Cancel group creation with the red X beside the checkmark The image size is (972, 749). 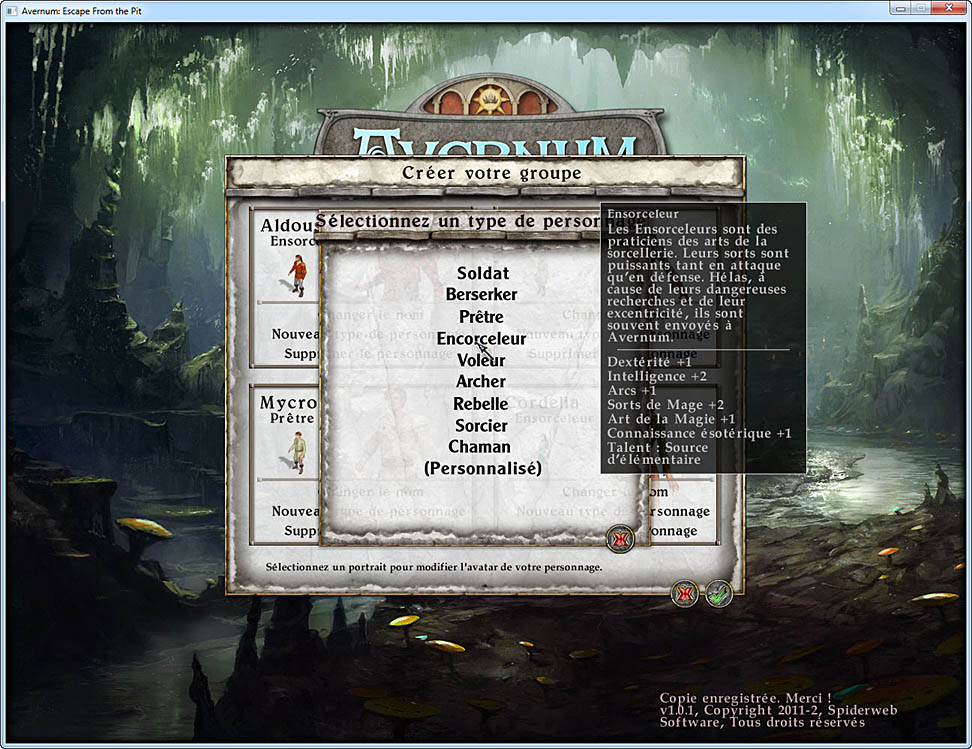tap(685, 593)
